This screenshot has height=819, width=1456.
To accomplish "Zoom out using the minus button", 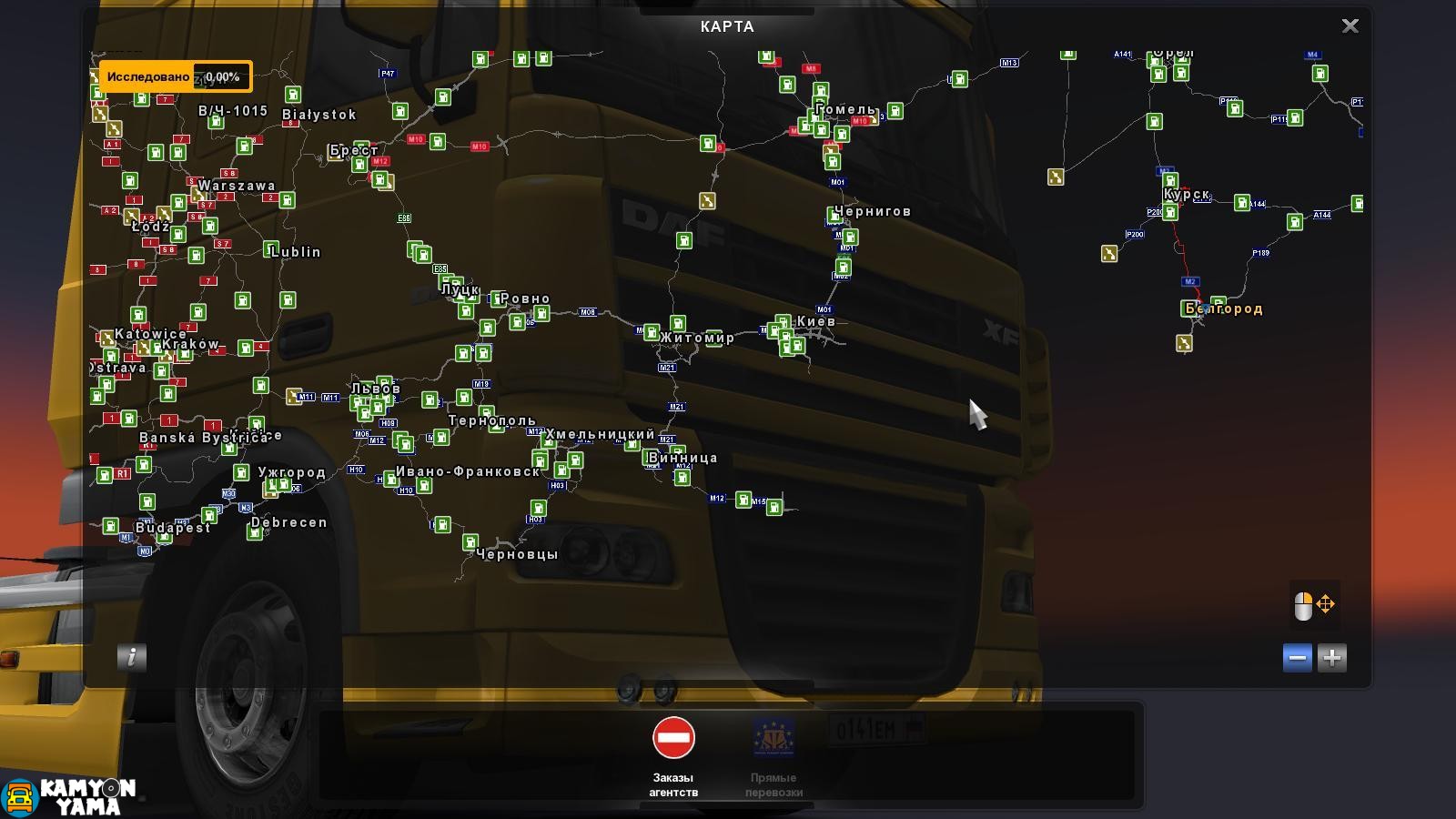I will [1297, 658].
